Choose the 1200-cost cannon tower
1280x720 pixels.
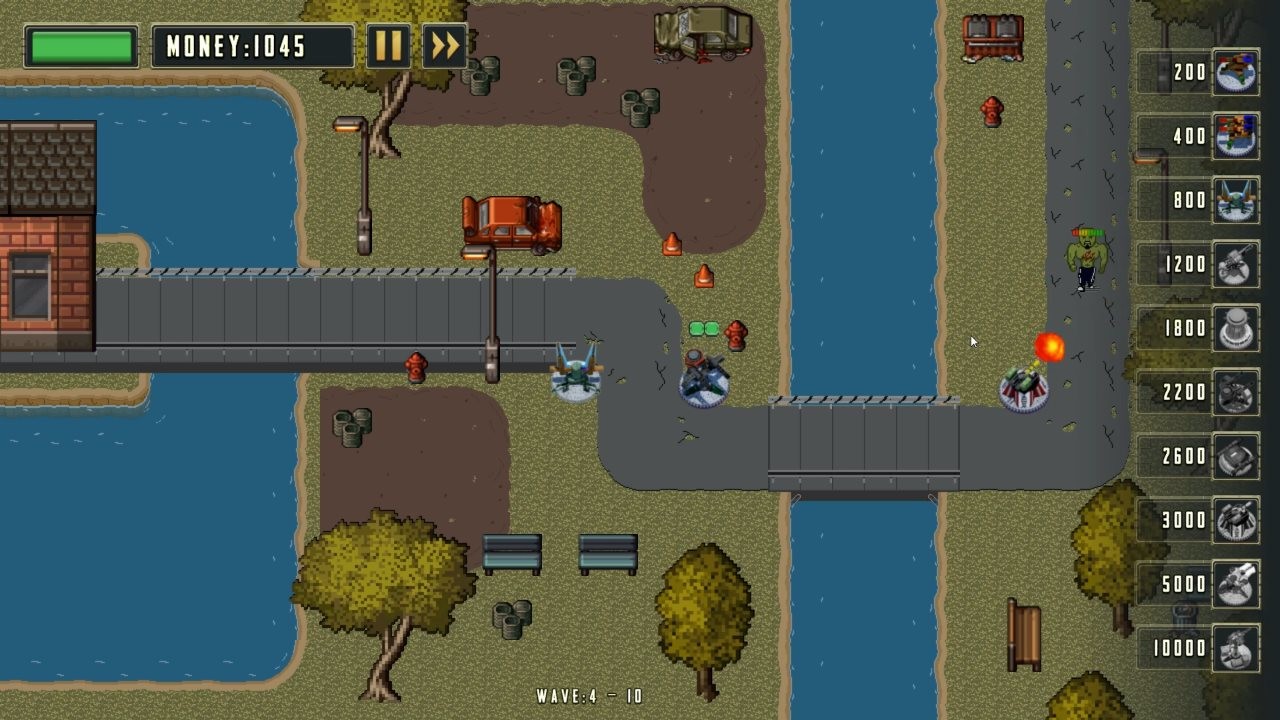point(1234,265)
